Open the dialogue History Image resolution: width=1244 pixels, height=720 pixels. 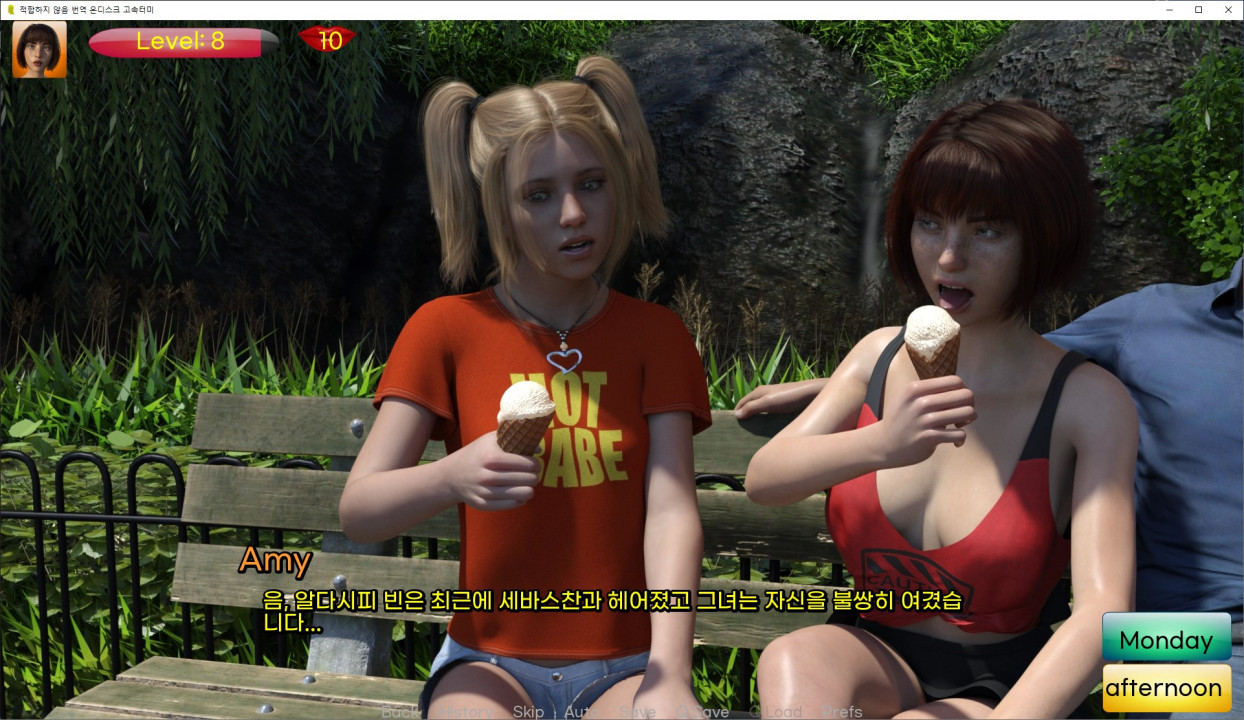pyautogui.click(x=466, y=712)
